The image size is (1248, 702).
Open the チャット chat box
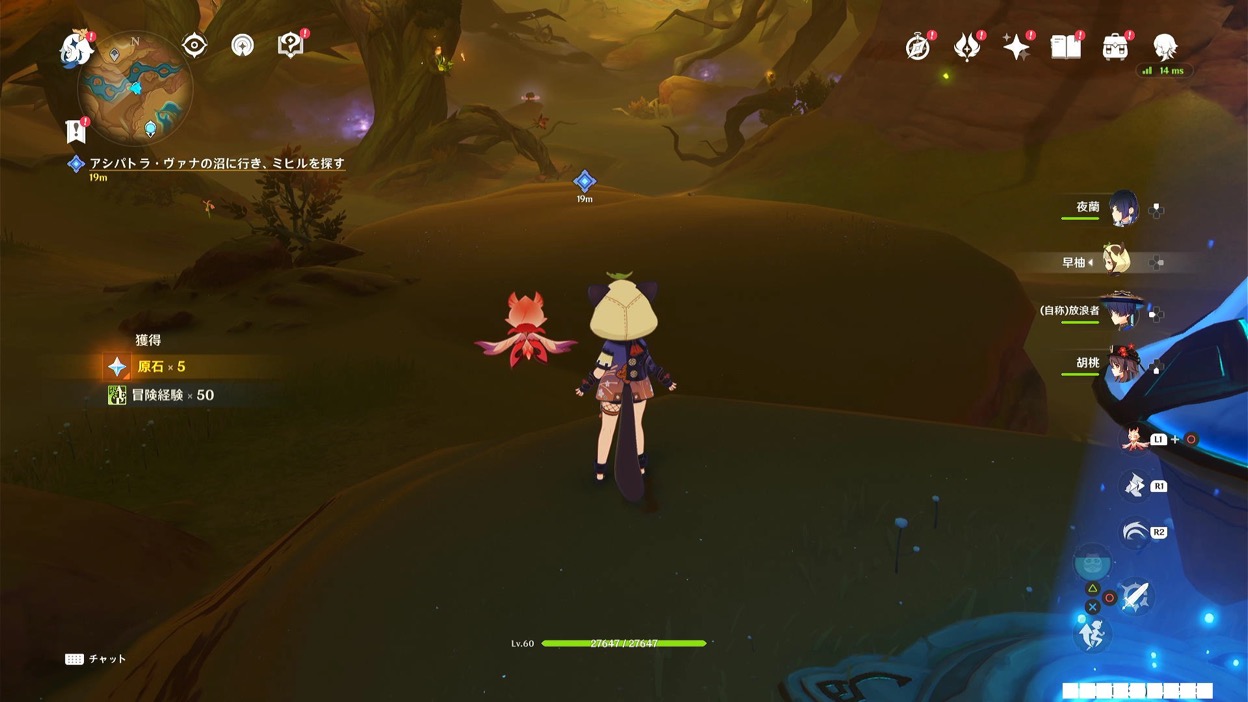click(96, 659)
